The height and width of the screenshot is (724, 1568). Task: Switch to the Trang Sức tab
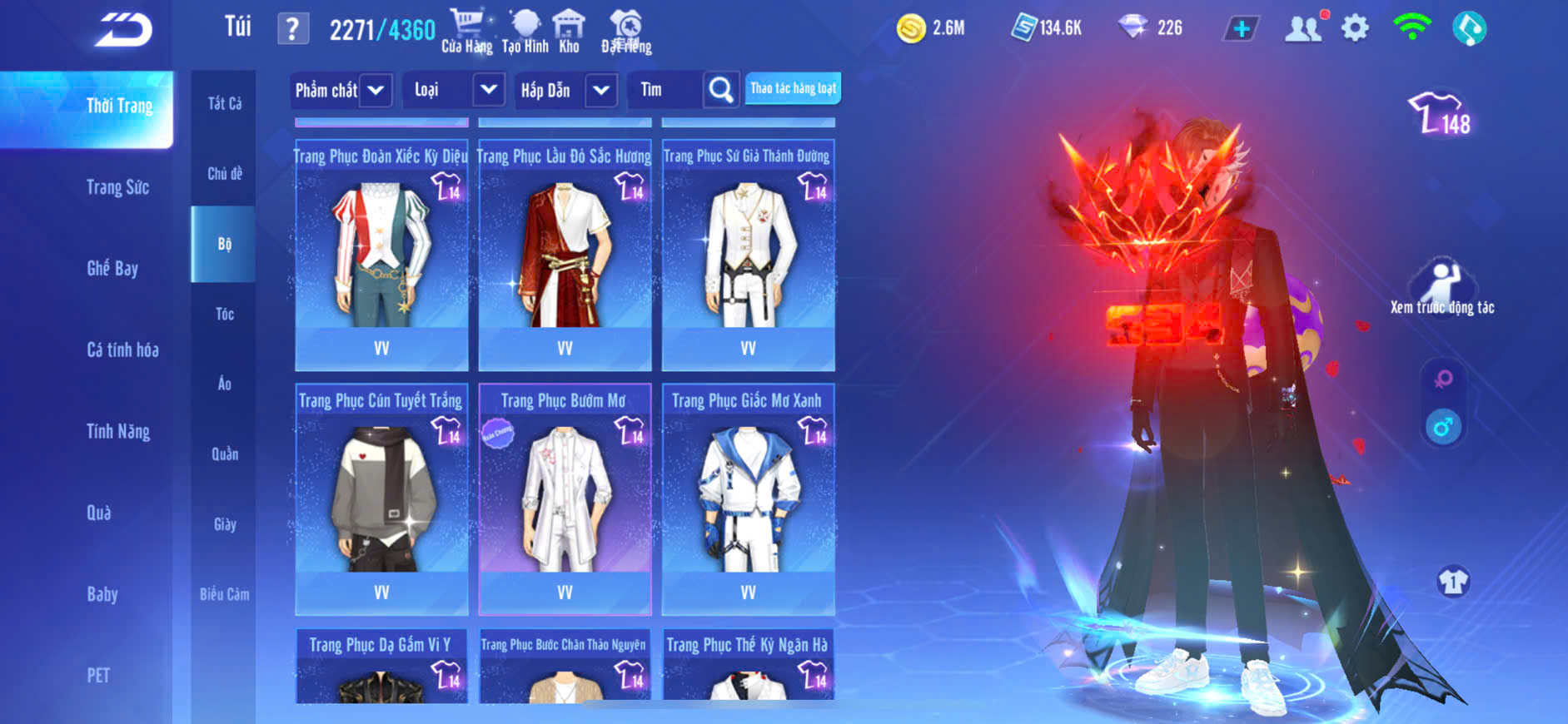coord(117,187)
